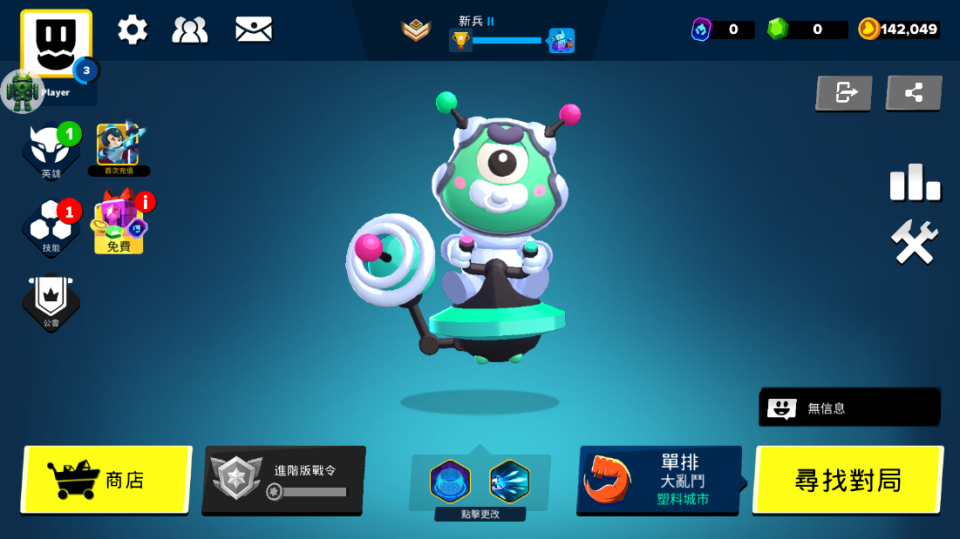This screenshot has height=539, width=960.
Task: Open the 商店 shop
Action: [106, 480]
